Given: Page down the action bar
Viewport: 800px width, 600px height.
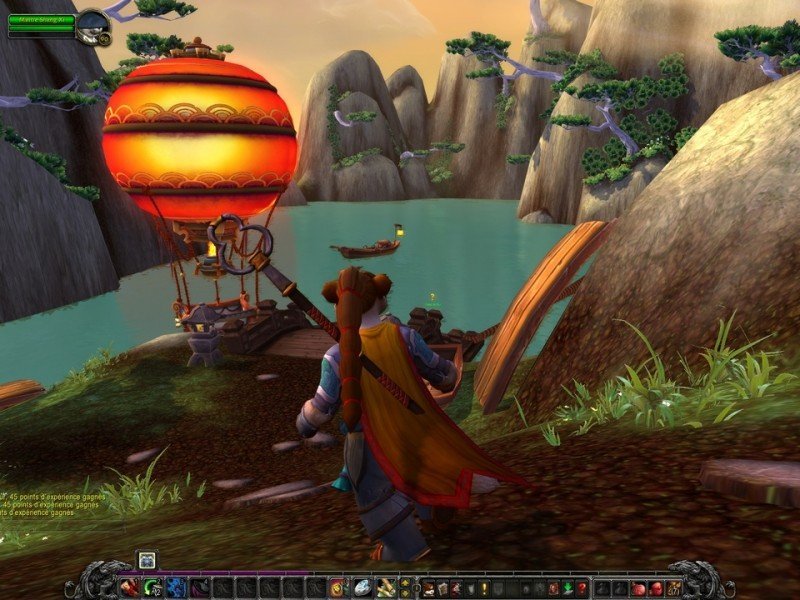Looking at the screenshot, I should 405,593.
